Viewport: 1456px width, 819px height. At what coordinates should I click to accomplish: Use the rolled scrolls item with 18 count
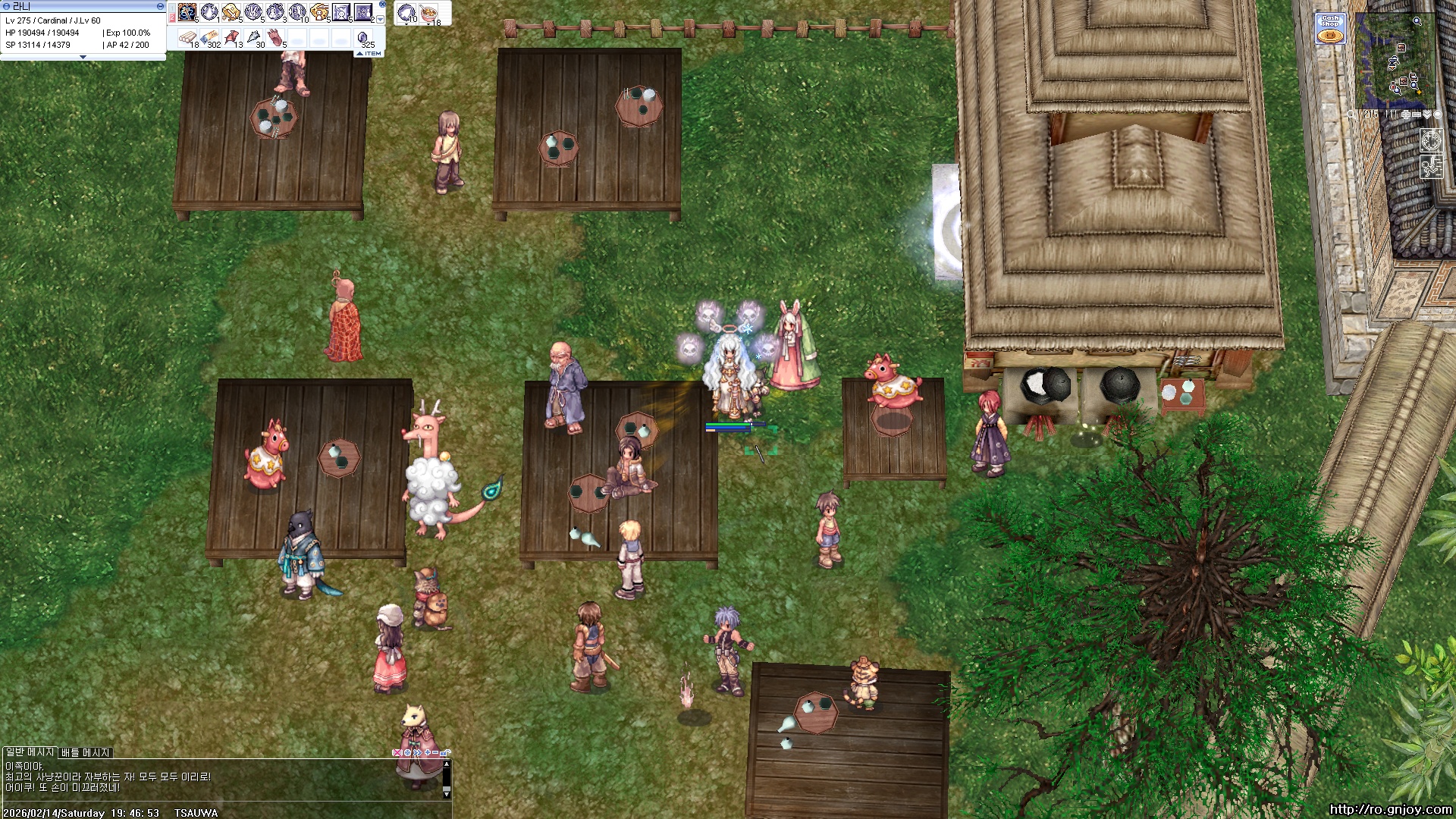[187, 38]
